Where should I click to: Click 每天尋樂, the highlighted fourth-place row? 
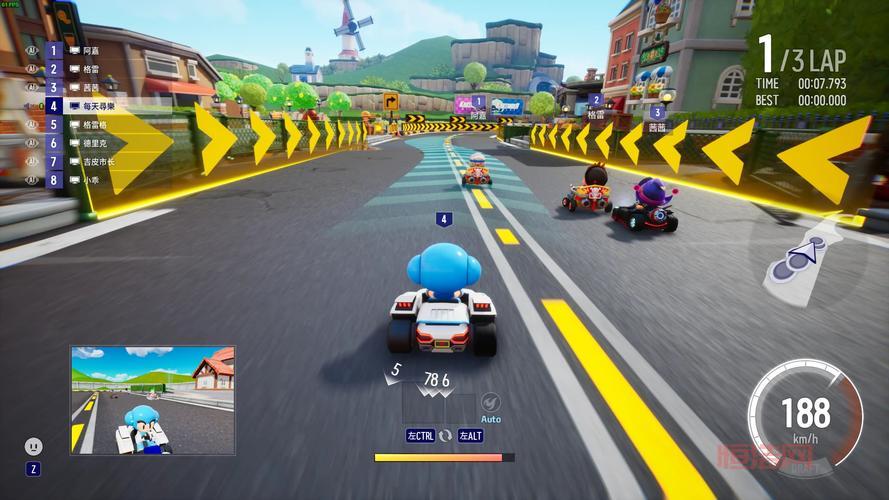click(x=98, y=106)
